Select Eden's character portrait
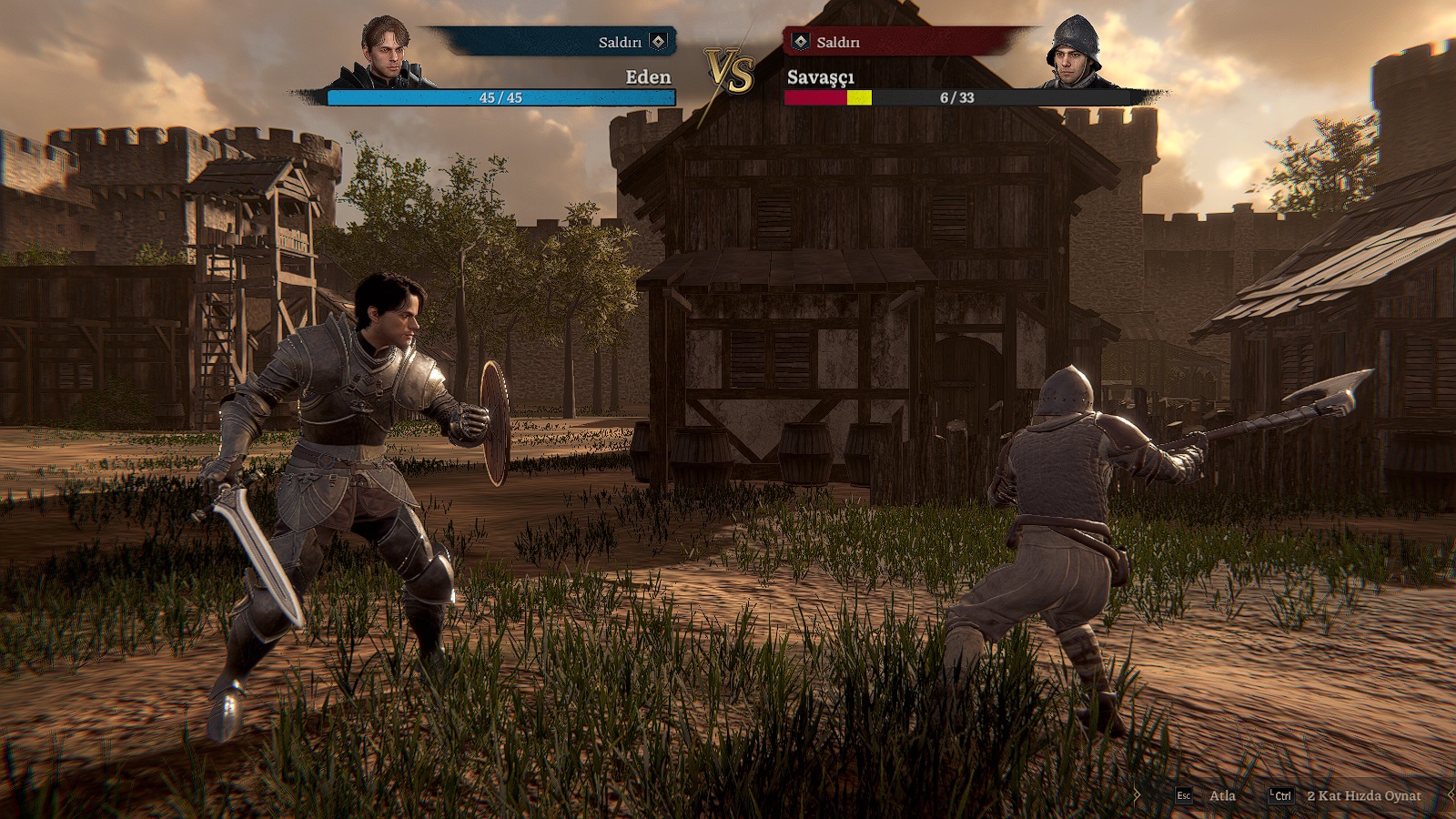The width and height of the screenshot is (1456, 819). pos(385,53)
